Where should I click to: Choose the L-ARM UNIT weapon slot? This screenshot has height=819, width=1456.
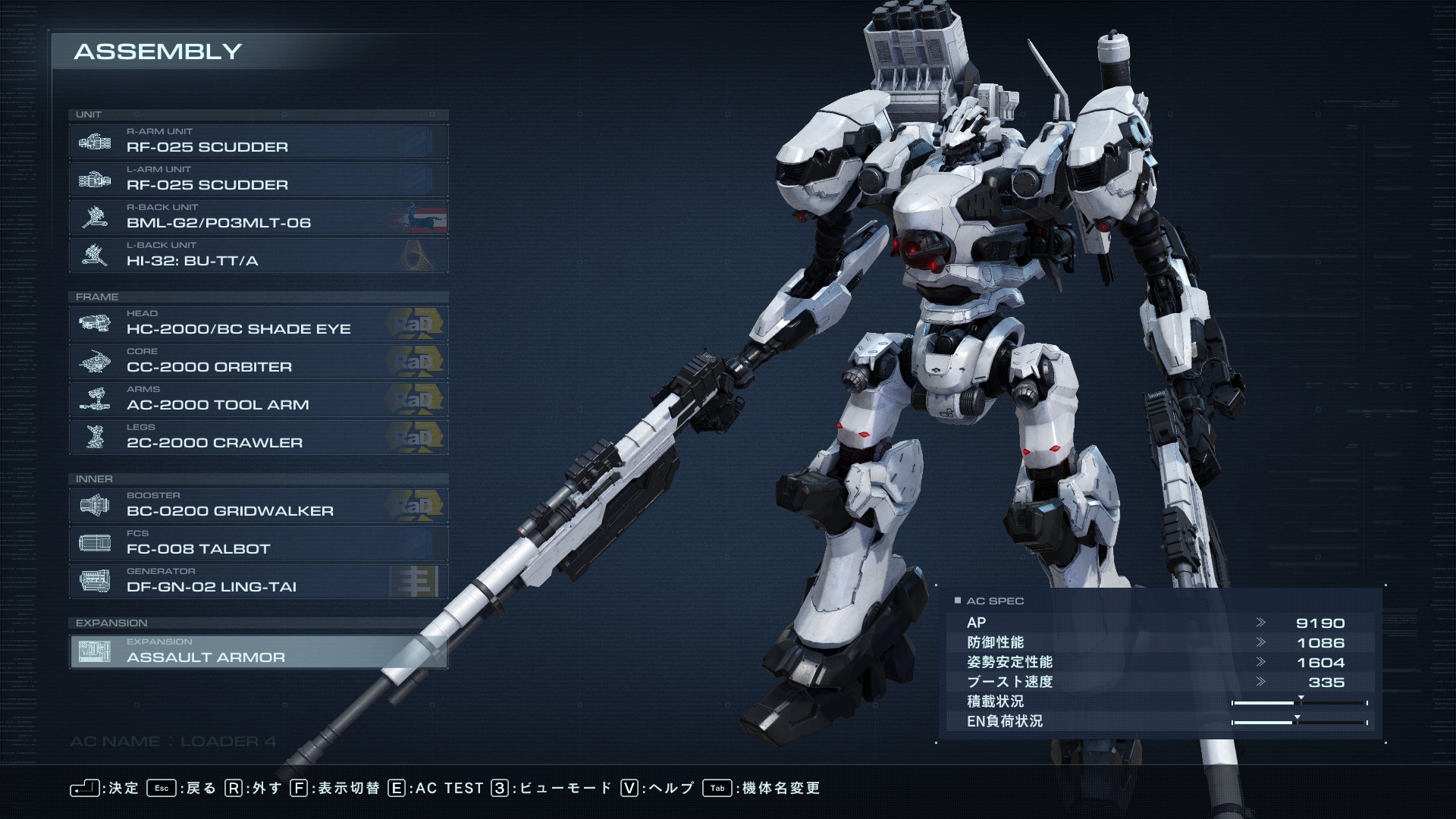coord(258,179)
